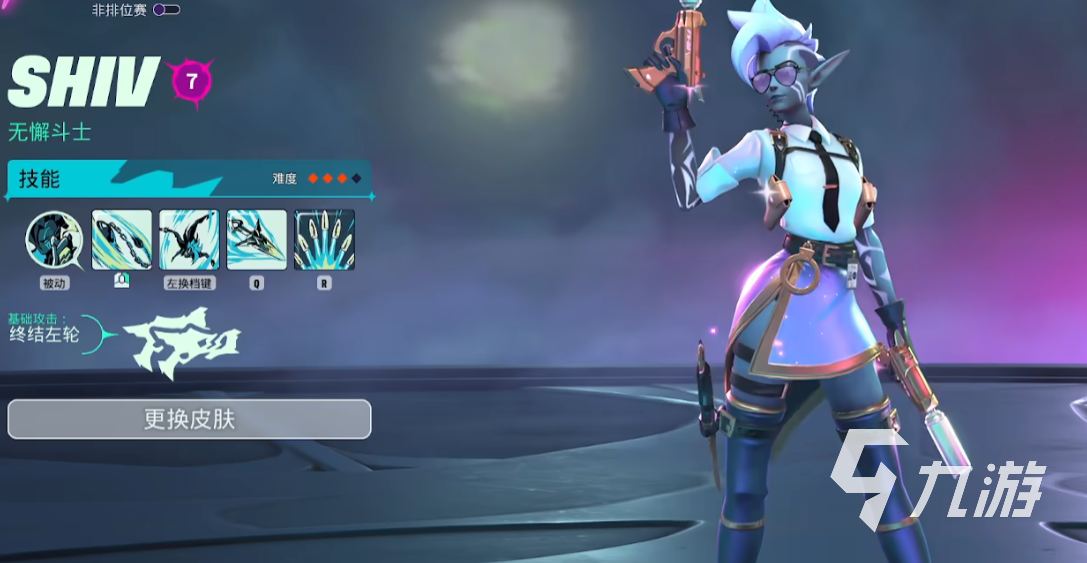Click the 更换皮肤 (change skin) button
Screen dimensions: 1087x563
189,419
